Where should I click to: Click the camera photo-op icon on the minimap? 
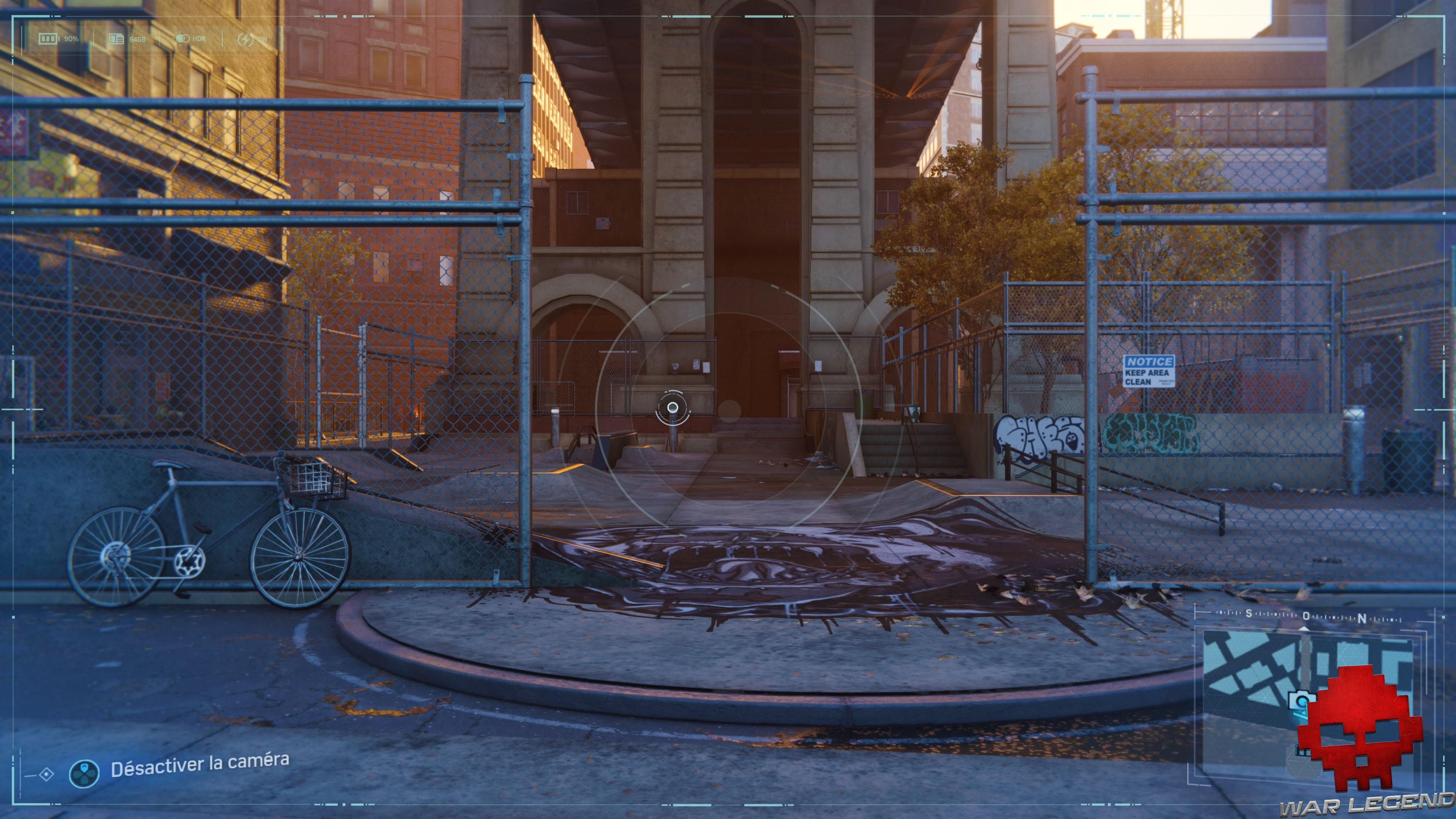pos(1301,701)
